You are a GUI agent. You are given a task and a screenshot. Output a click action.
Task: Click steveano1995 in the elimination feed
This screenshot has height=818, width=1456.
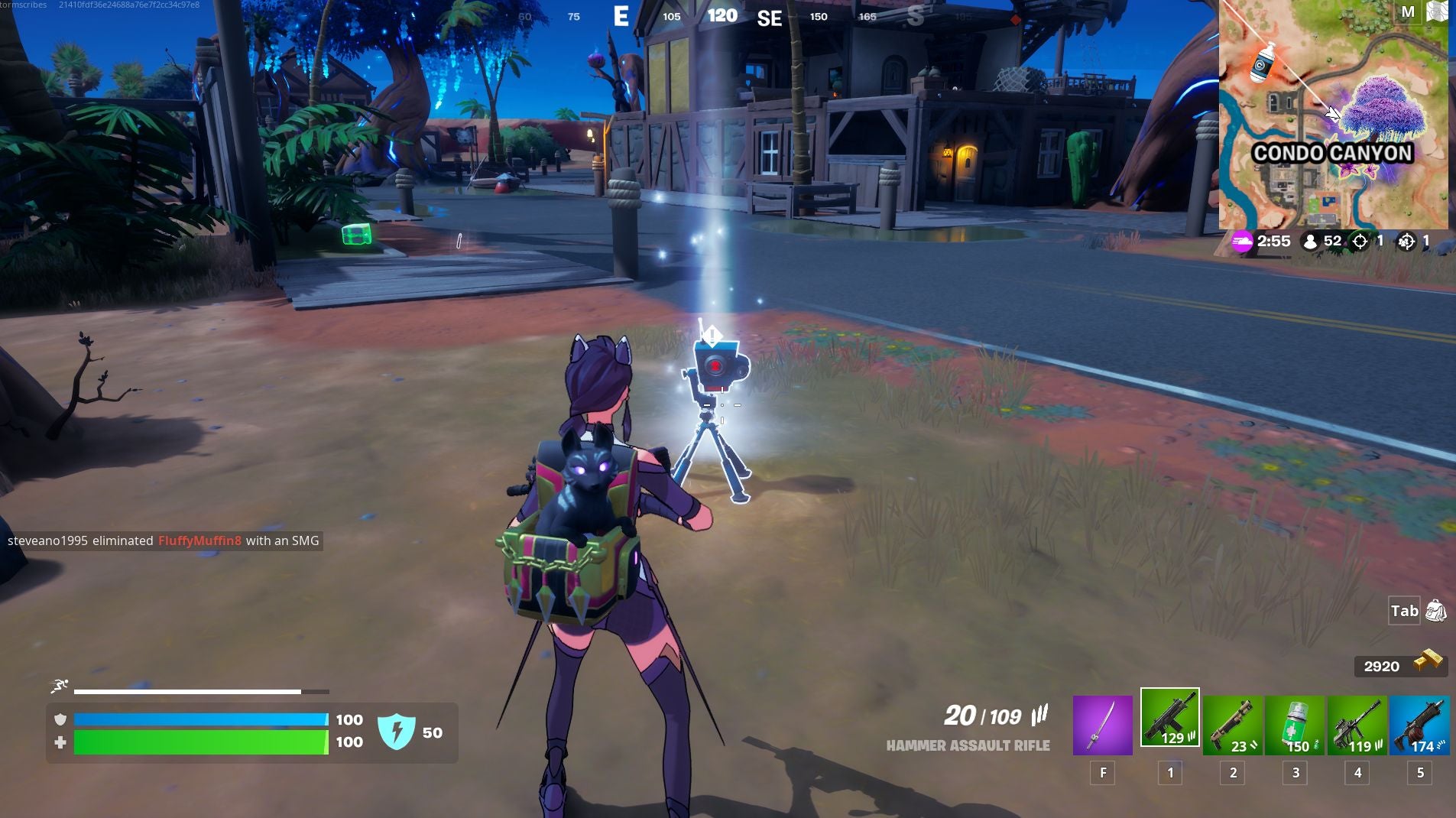[48, 540]
